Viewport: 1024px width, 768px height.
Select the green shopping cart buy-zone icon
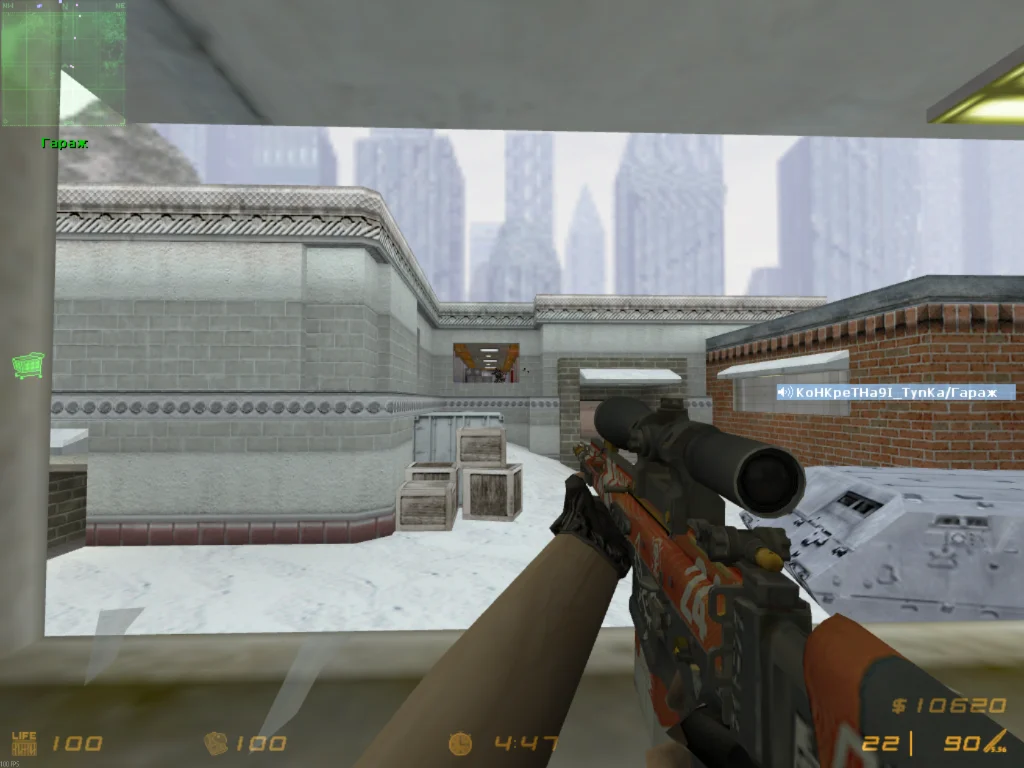tap(28, 365)
